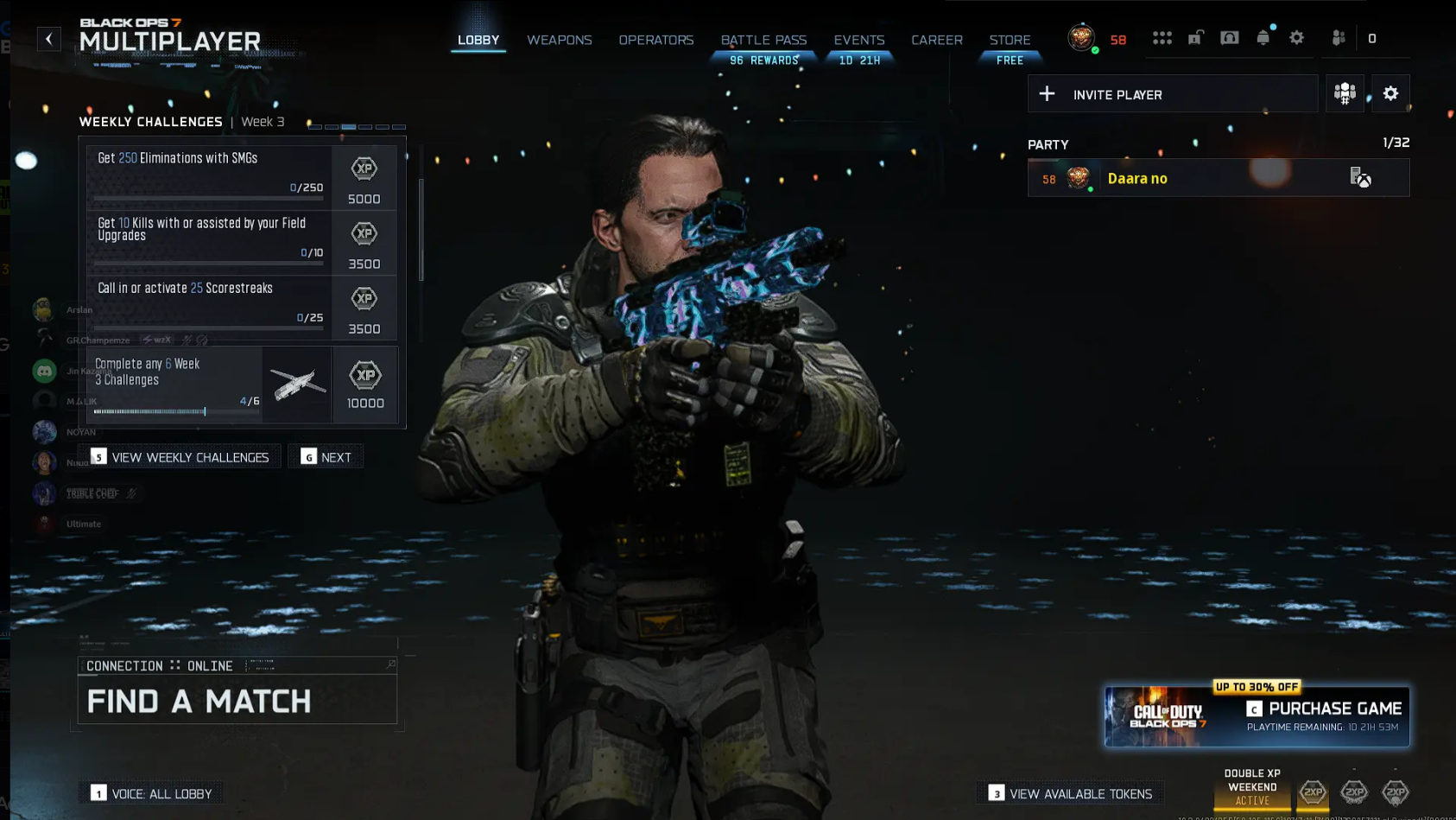Activate Double XP Weekend badge

(x=1251, y=786)
